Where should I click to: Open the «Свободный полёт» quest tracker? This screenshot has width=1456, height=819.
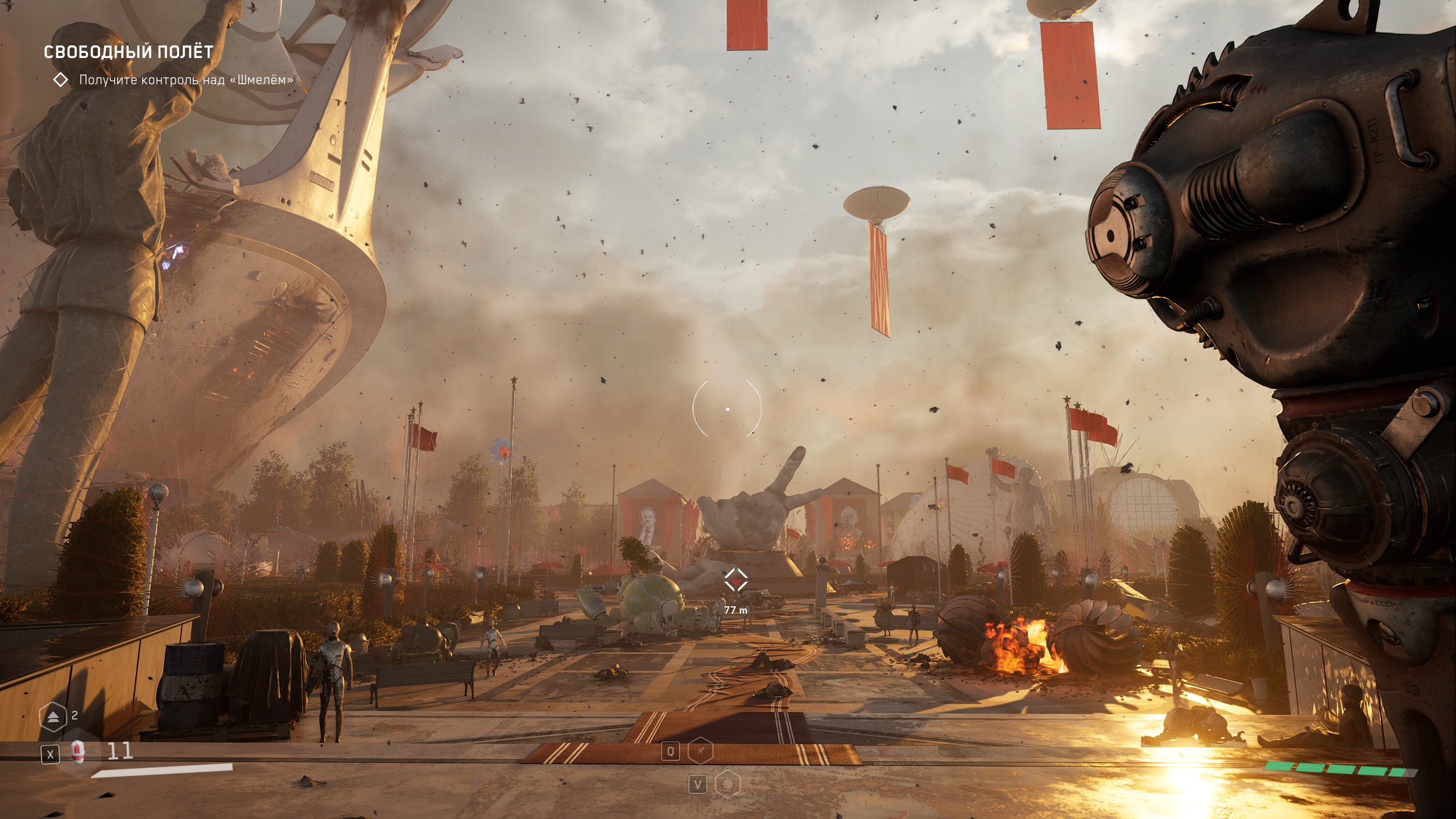point(129,52)
